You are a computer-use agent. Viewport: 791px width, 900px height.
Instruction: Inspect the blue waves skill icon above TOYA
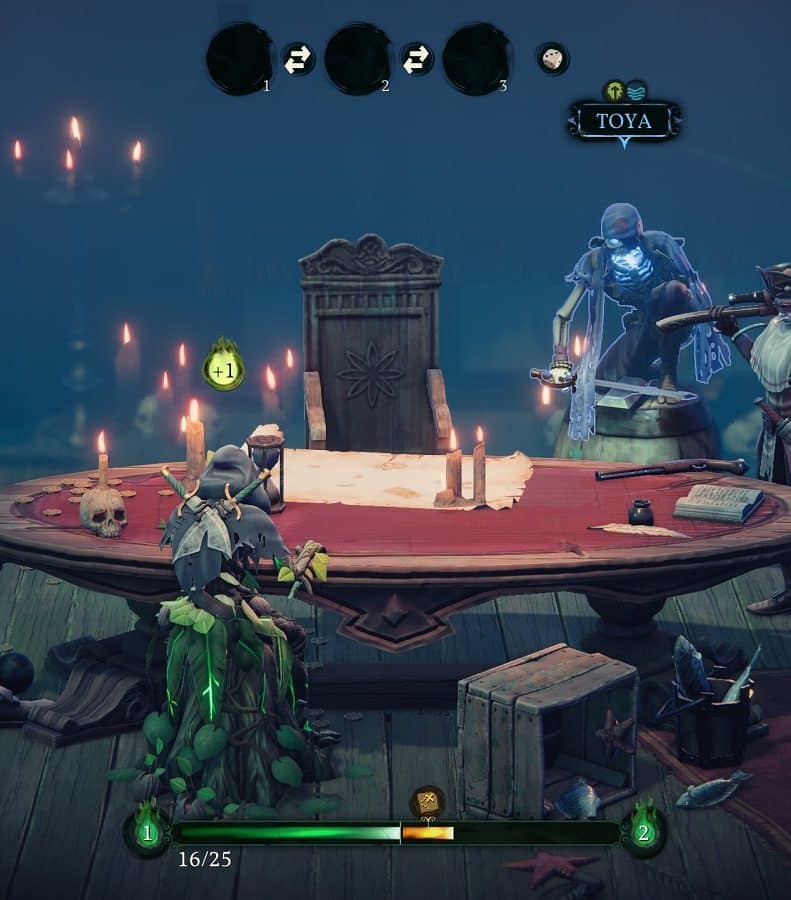click(x=636, y=91)
